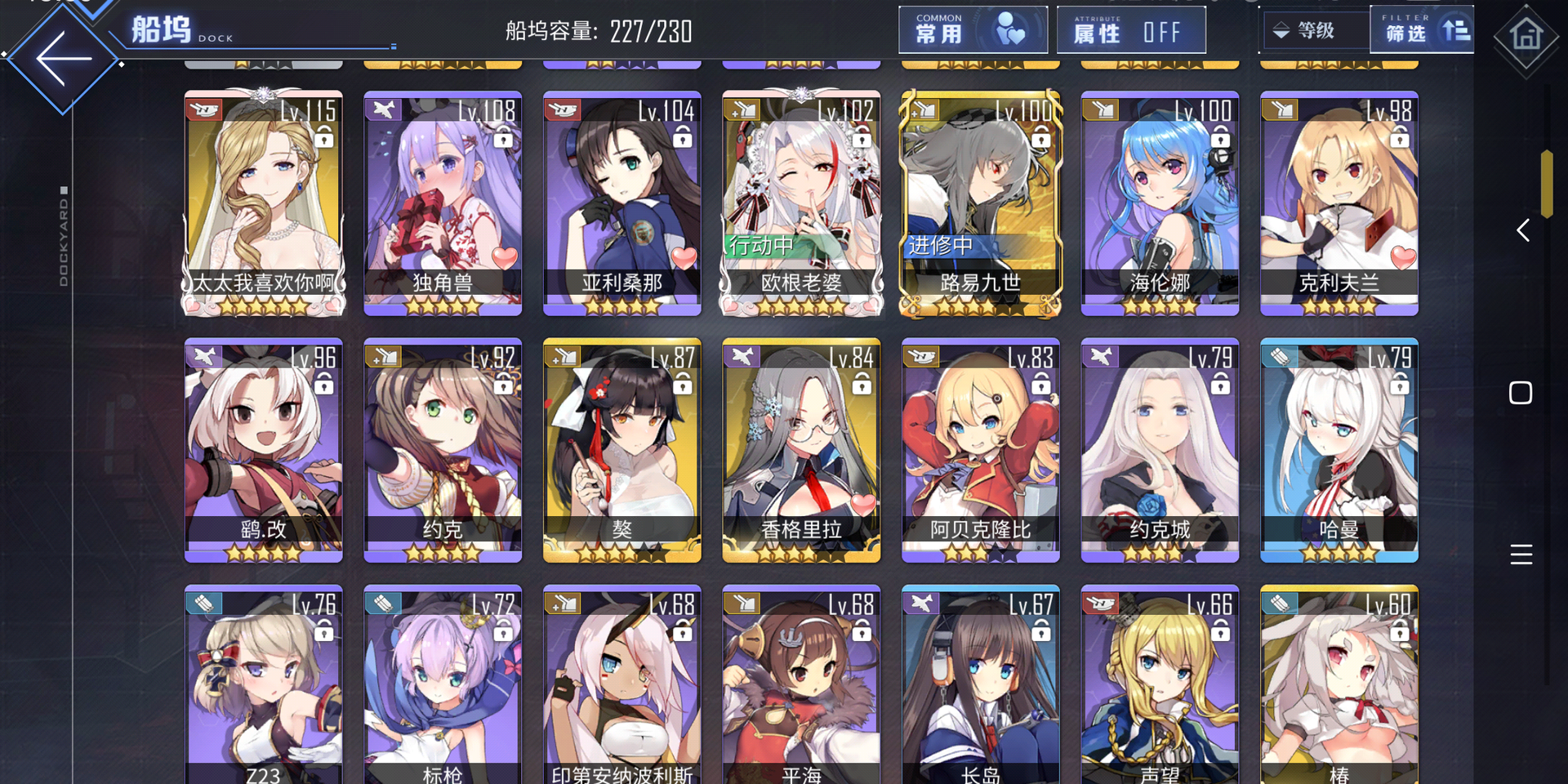
Task: Tap the Android back navigation arrow
Action: pyautogui.click(x=1522, y=230)
